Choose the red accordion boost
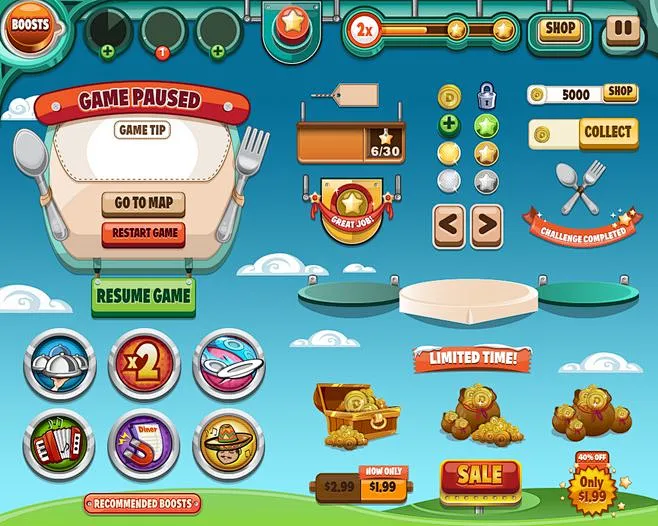The width and height of the screenshot is (658, 526). click(x=59, y=441)
